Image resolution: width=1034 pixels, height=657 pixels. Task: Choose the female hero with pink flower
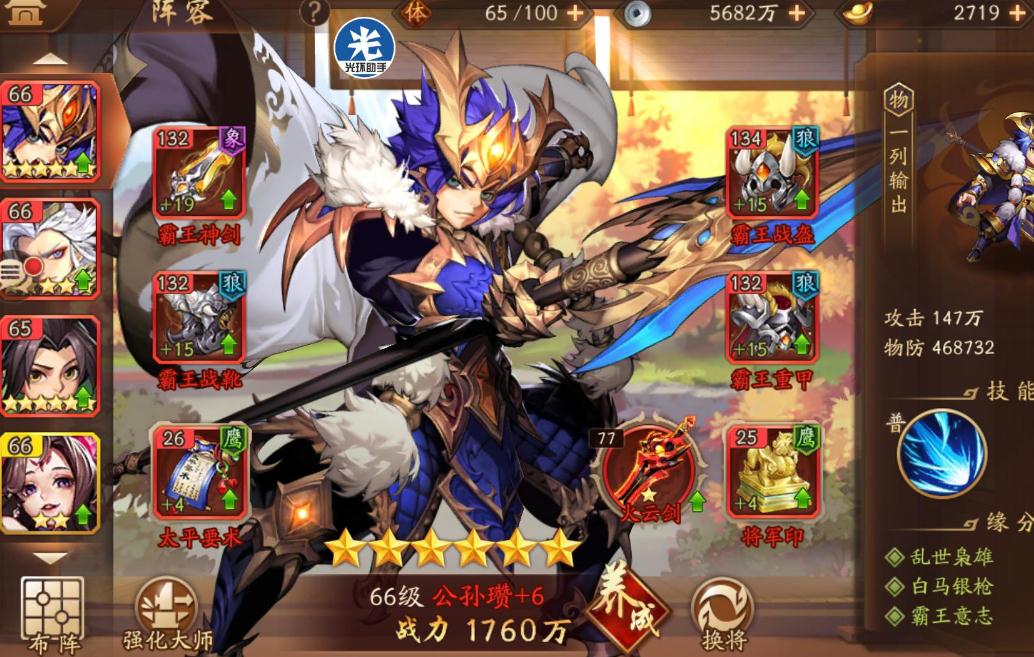click(x=50, y=482)
